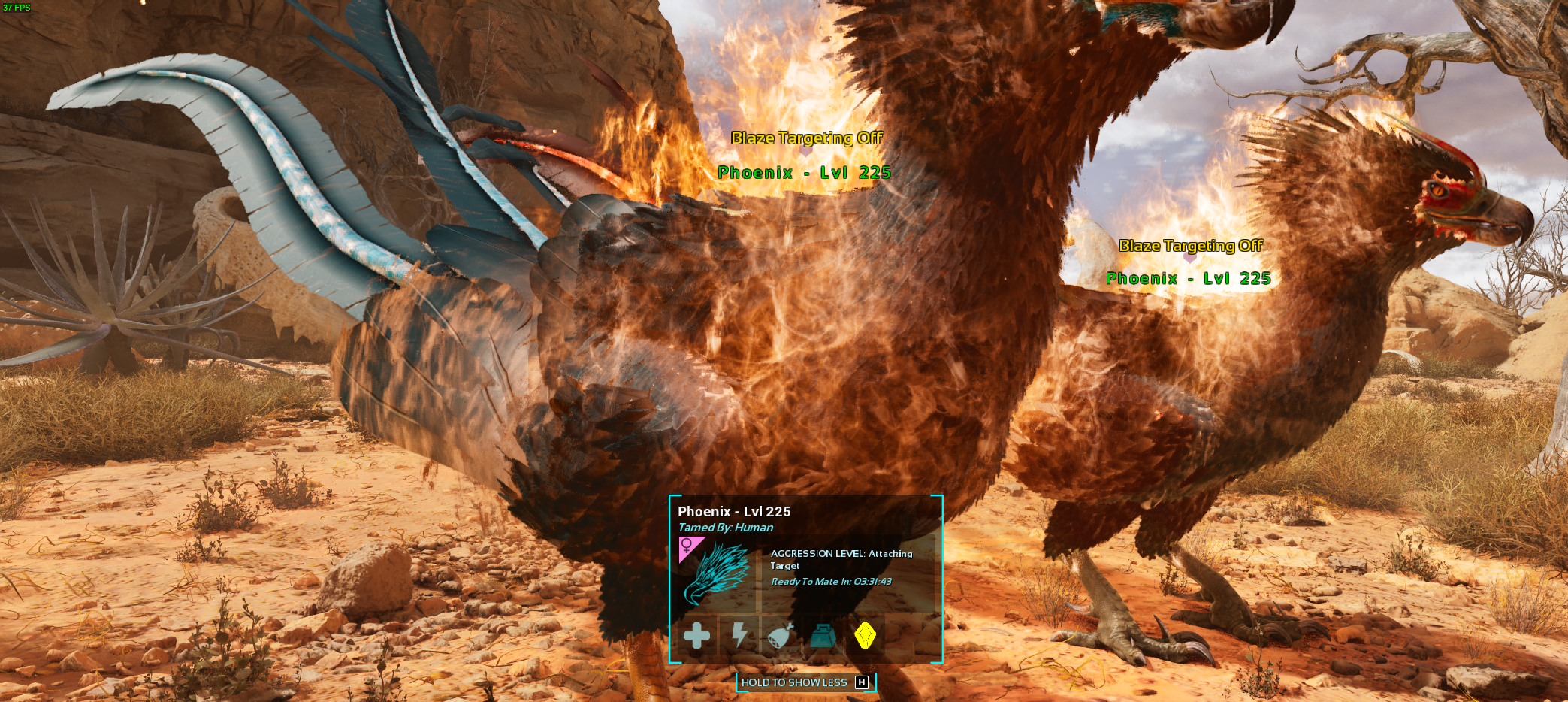Click the food meat icon
The image size is (1568, 702).
[781, 636]
